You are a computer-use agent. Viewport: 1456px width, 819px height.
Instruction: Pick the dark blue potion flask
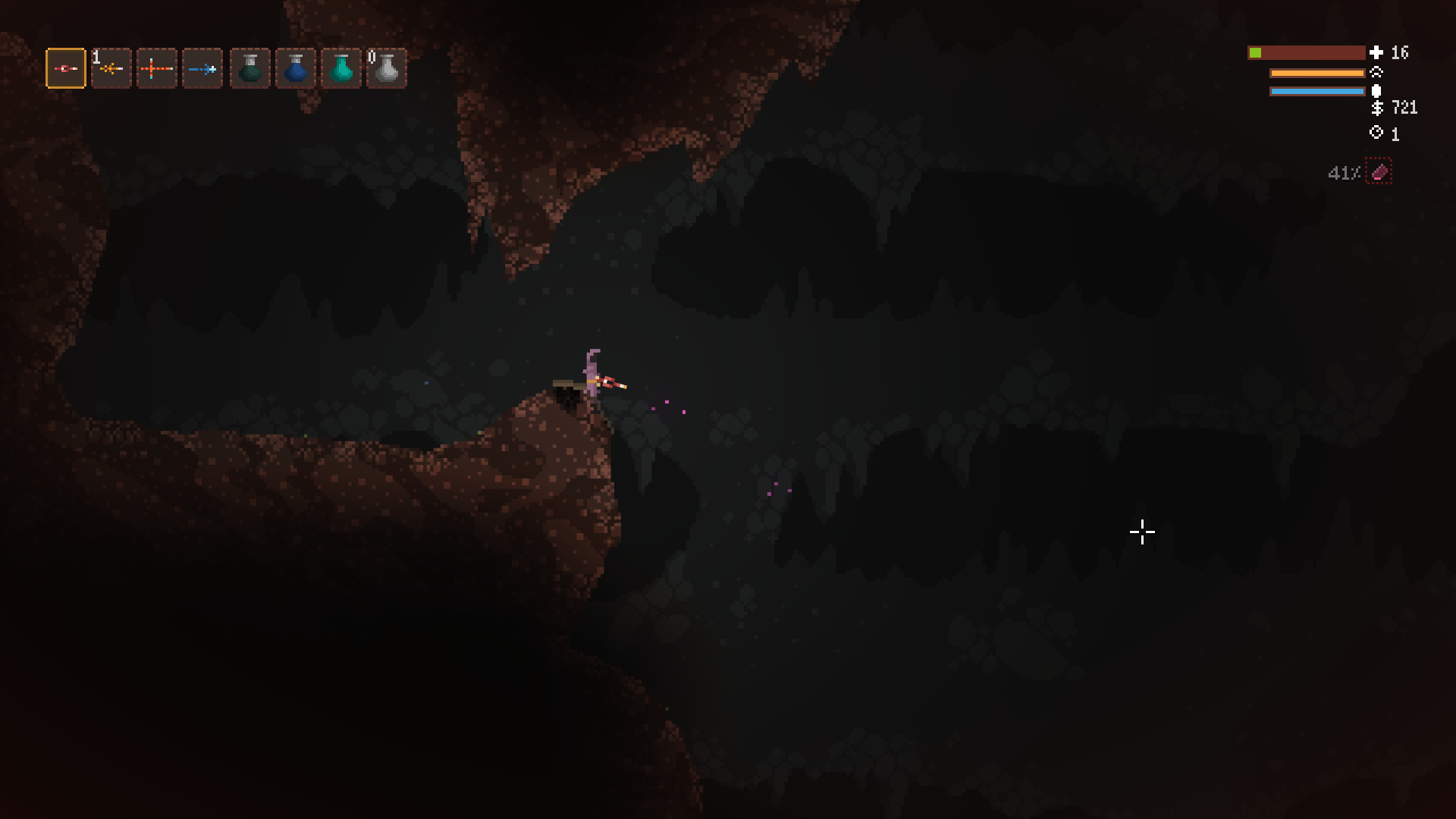pos(296,69)
